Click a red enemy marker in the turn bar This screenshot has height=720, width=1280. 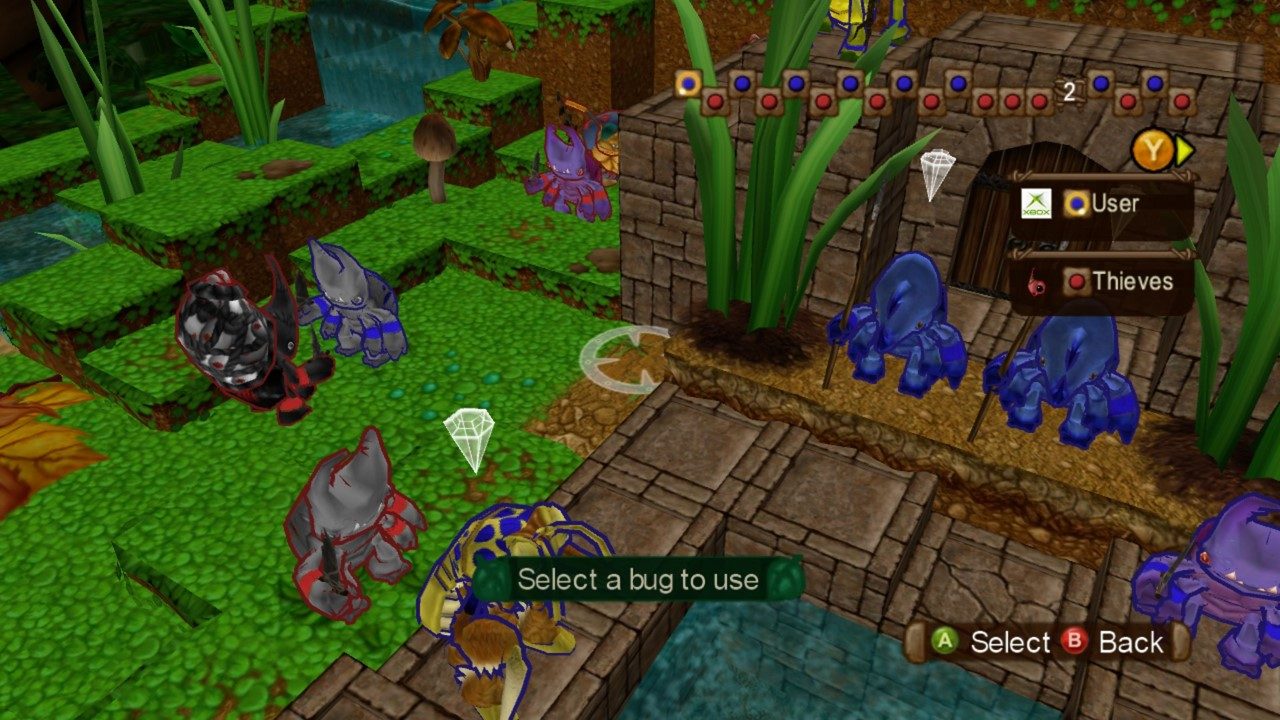[713, 102]
